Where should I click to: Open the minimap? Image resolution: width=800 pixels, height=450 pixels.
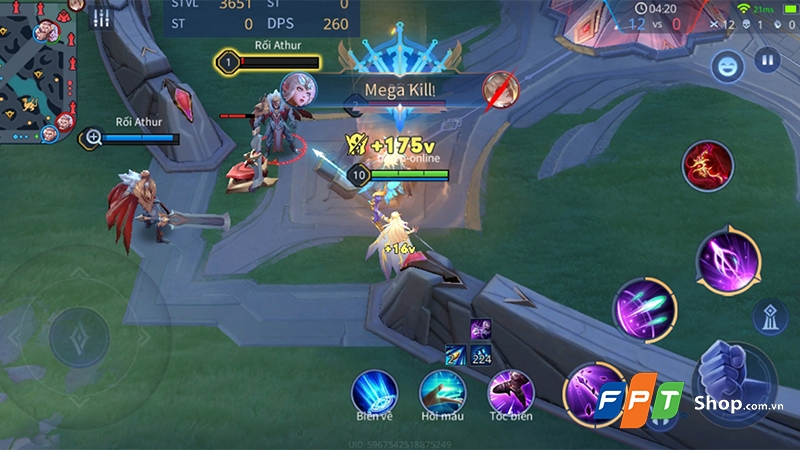[x=38, y=70]
